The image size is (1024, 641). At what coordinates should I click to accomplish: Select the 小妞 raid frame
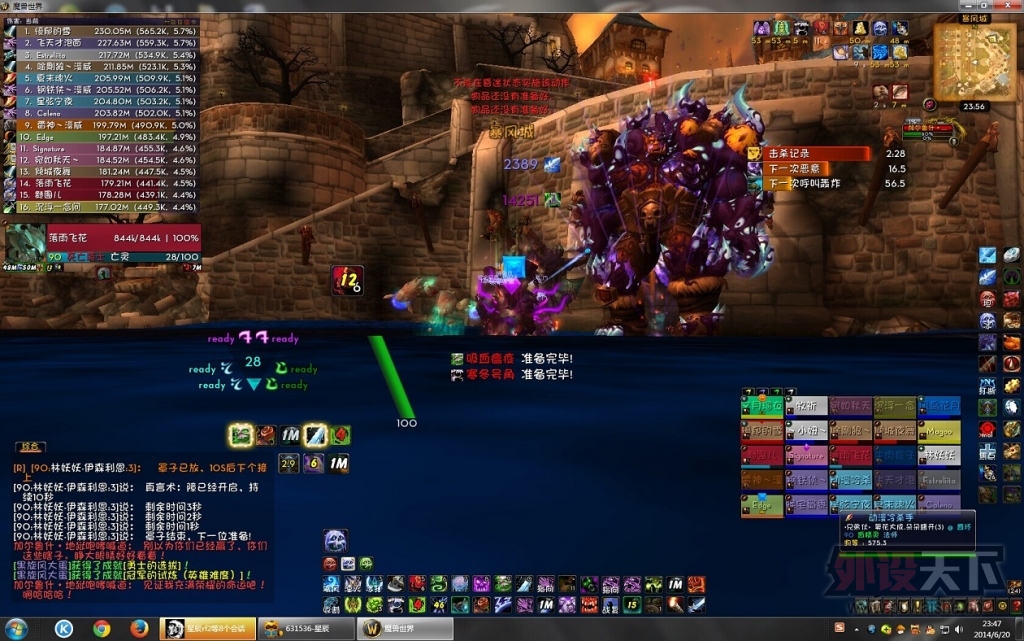(807, 431)
